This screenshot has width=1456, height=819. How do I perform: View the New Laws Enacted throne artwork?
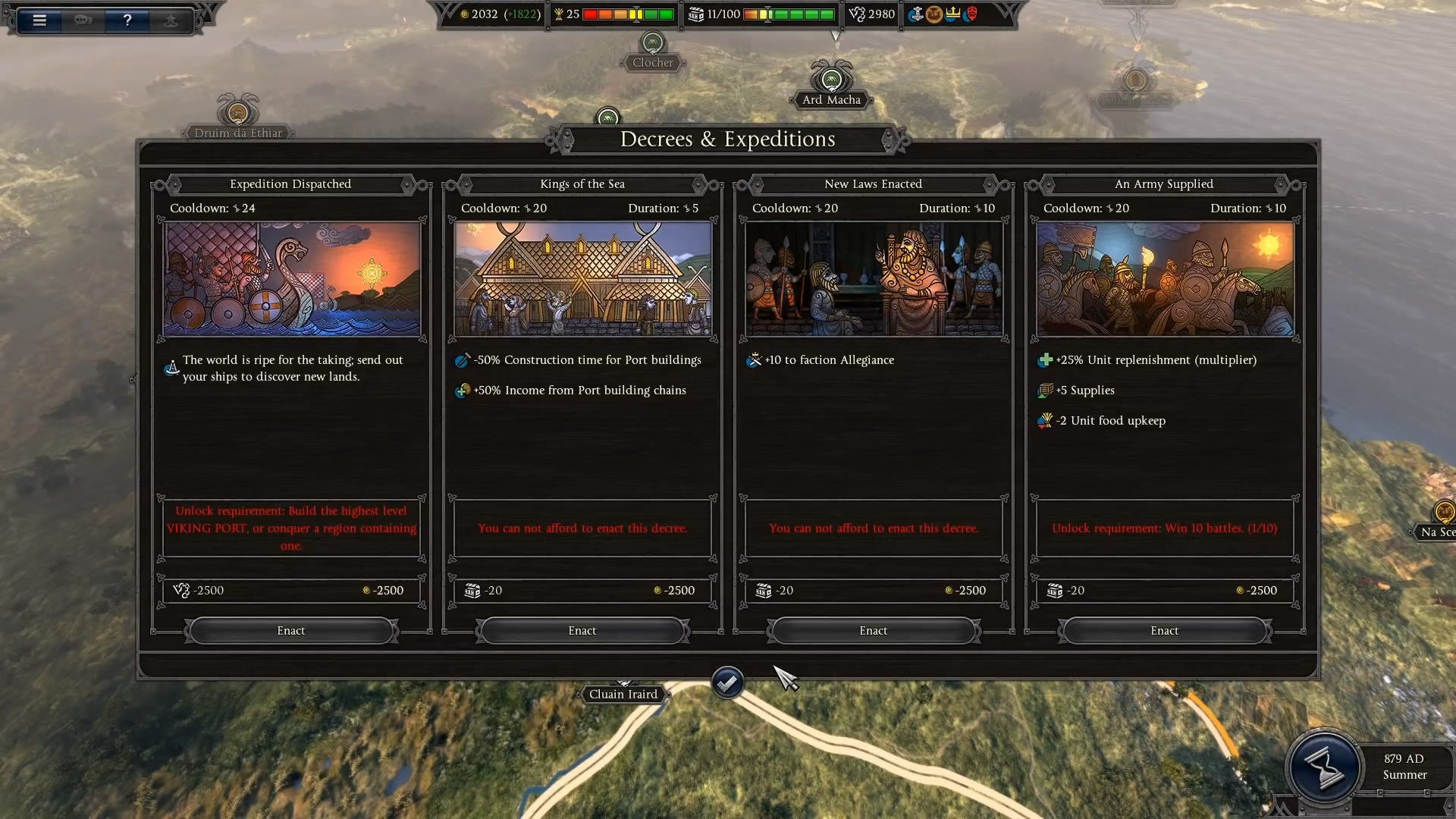874,278
